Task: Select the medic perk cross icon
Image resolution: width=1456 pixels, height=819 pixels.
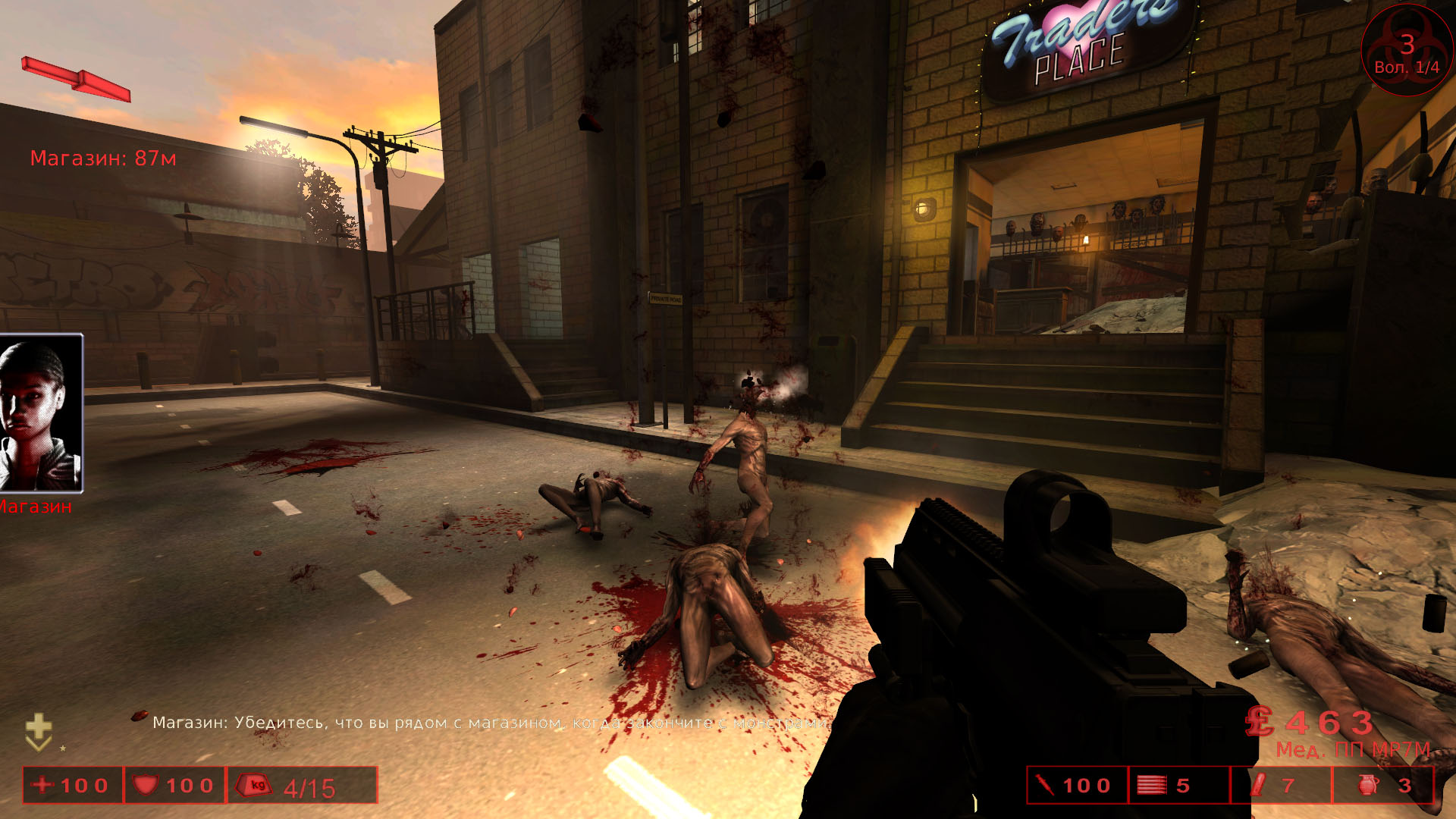Action: pyautogui.click(x=39, y=731)
